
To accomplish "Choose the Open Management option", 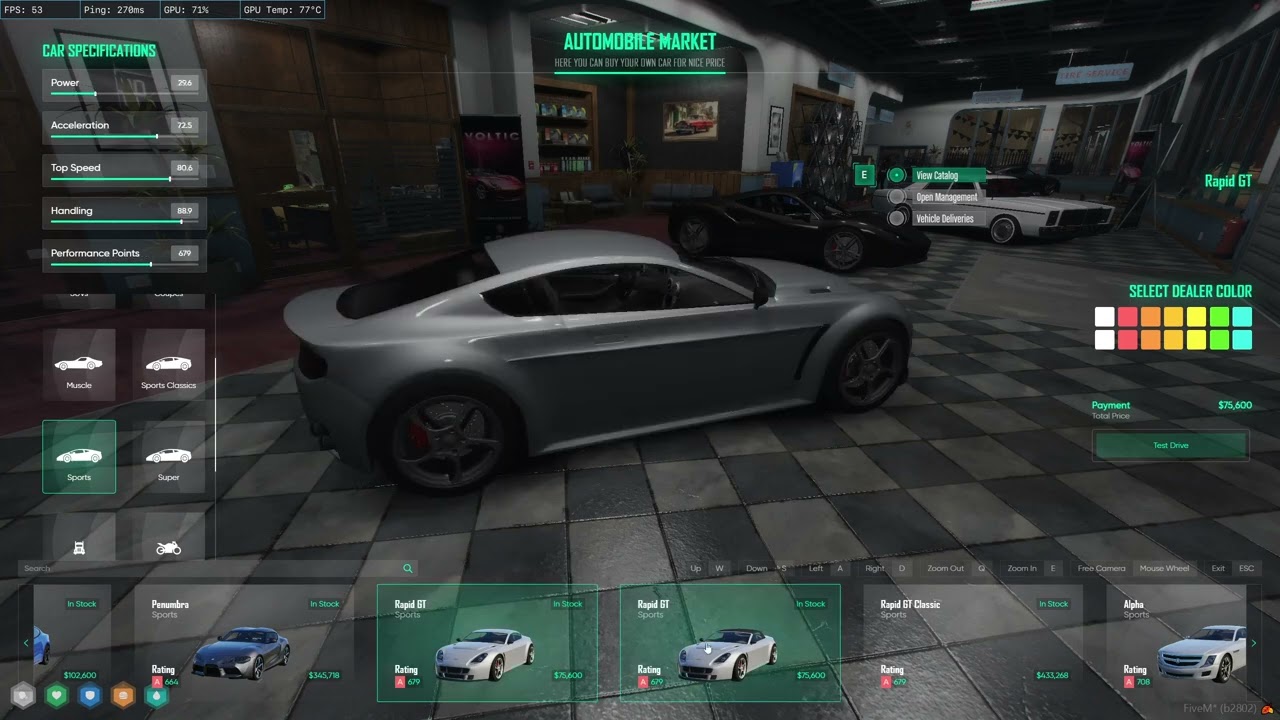I will [x=946, y=197].
